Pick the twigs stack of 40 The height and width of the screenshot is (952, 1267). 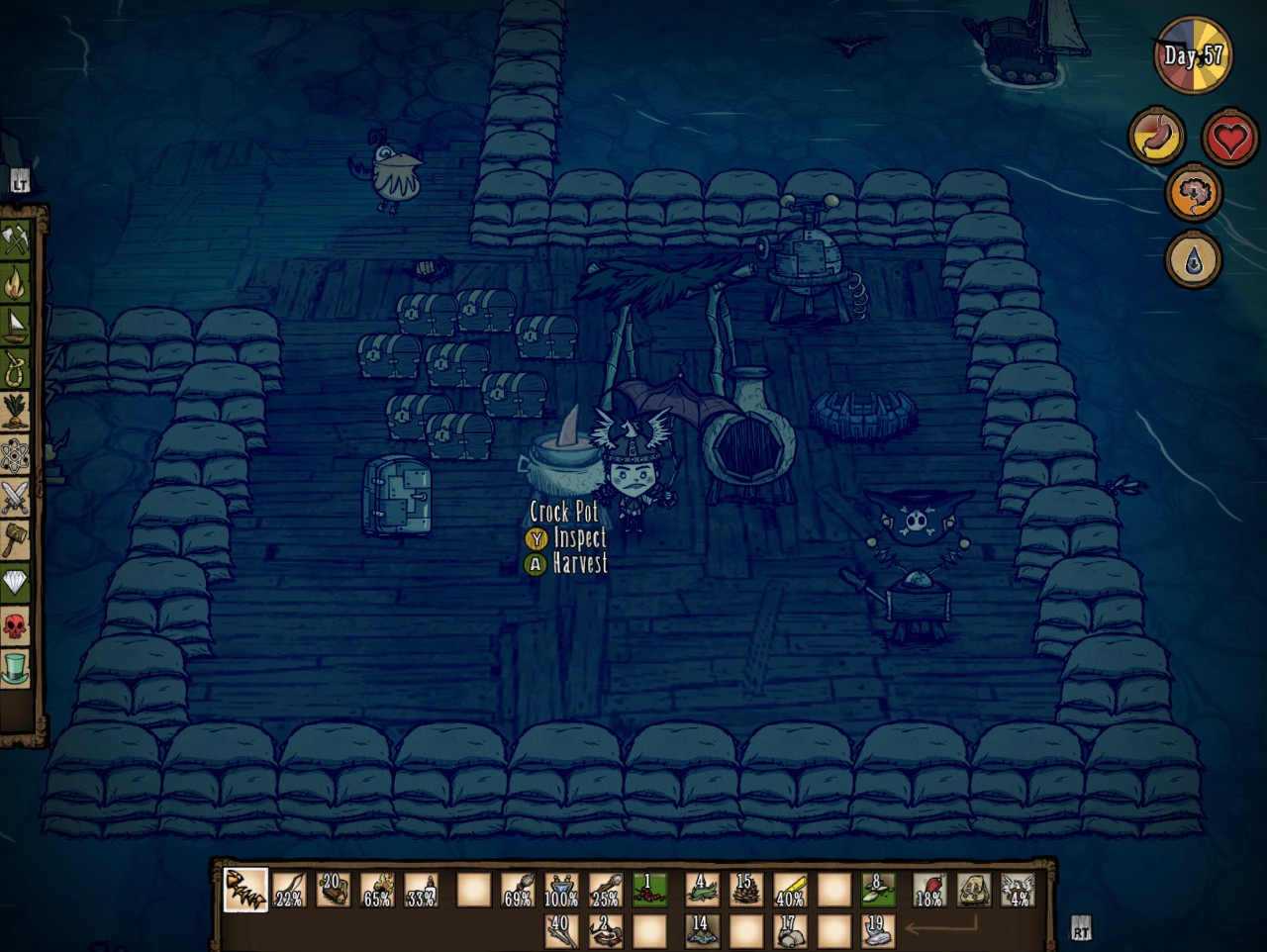click(561, 931)
